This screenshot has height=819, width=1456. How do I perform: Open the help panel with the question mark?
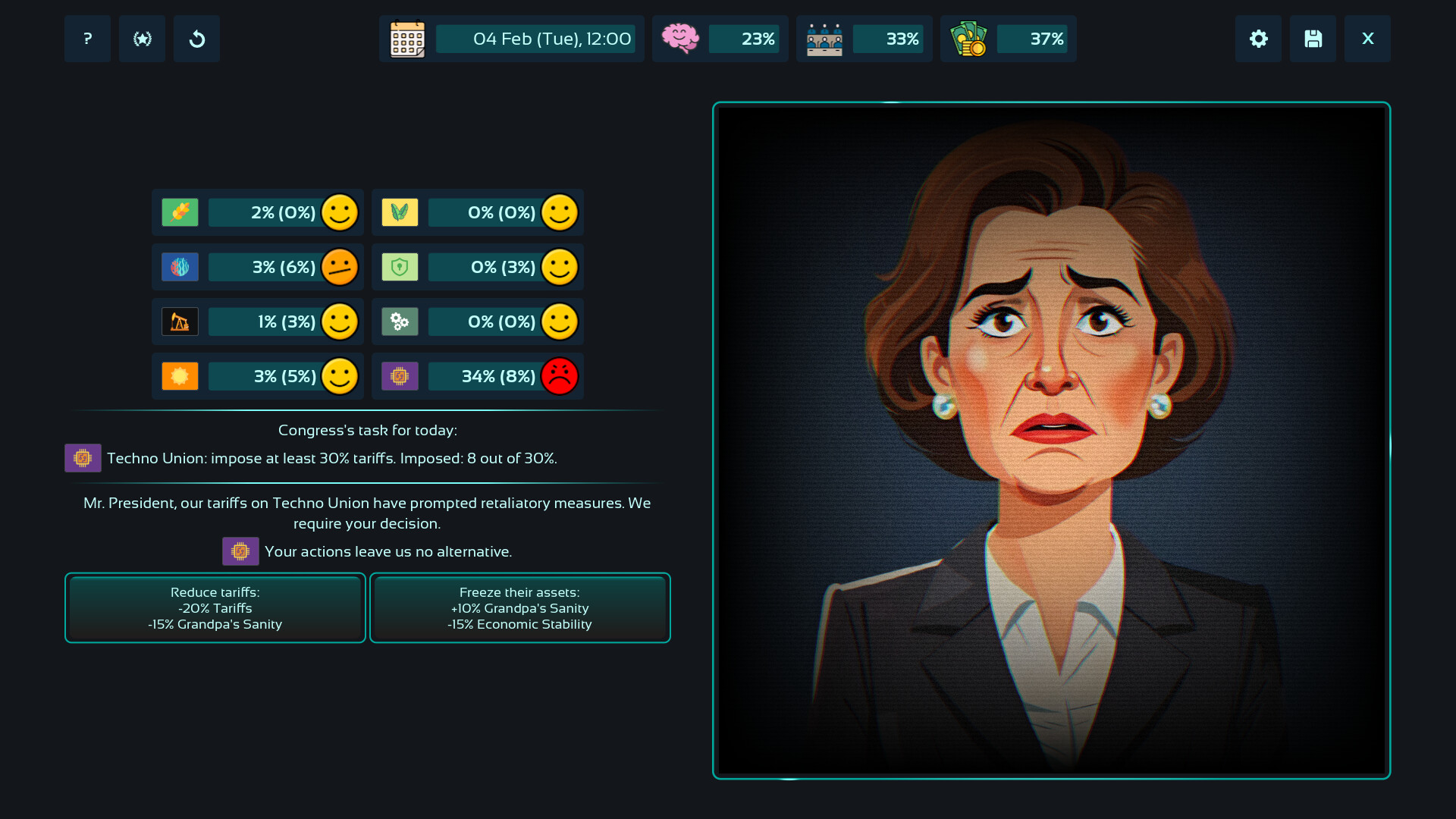coord(87,39)
